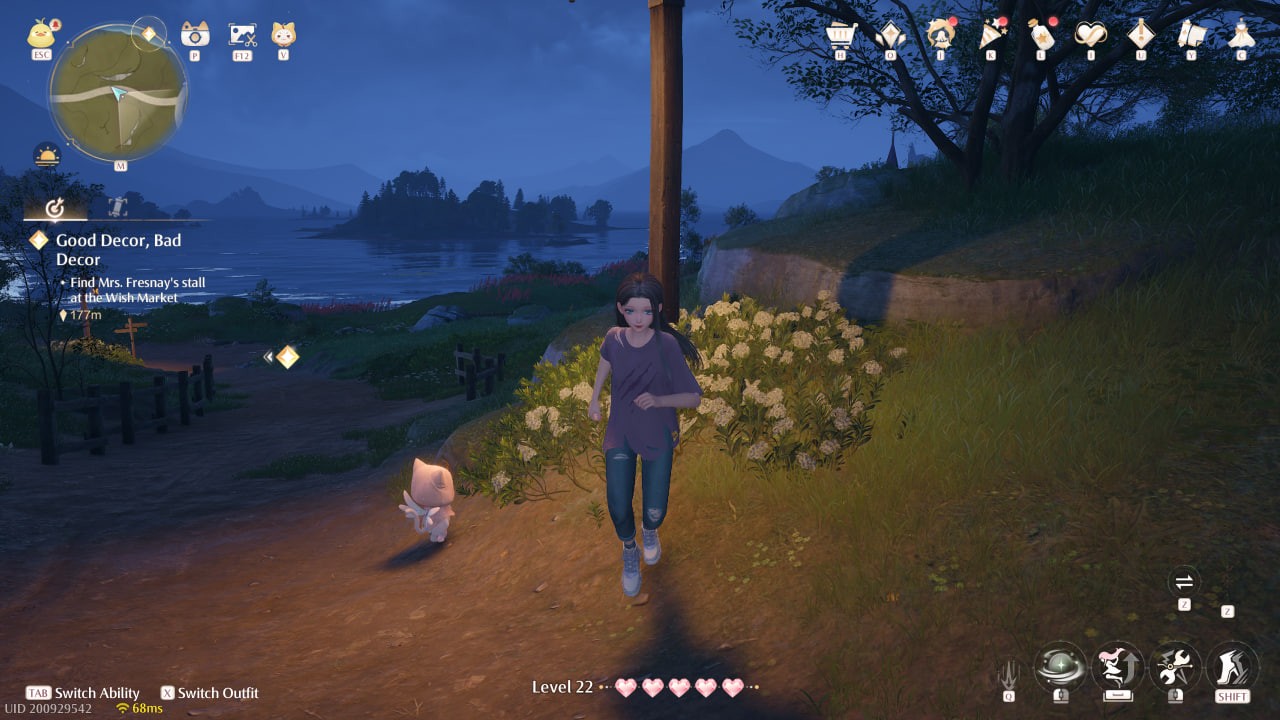This screenshot has width=1280, height=720.
Task: Open the heart relationships icon
Action: (1090, 35)
